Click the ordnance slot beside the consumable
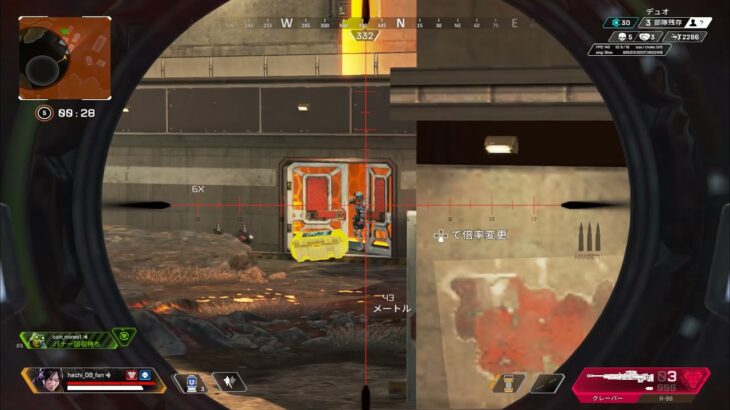 click(x=547, y=383)
